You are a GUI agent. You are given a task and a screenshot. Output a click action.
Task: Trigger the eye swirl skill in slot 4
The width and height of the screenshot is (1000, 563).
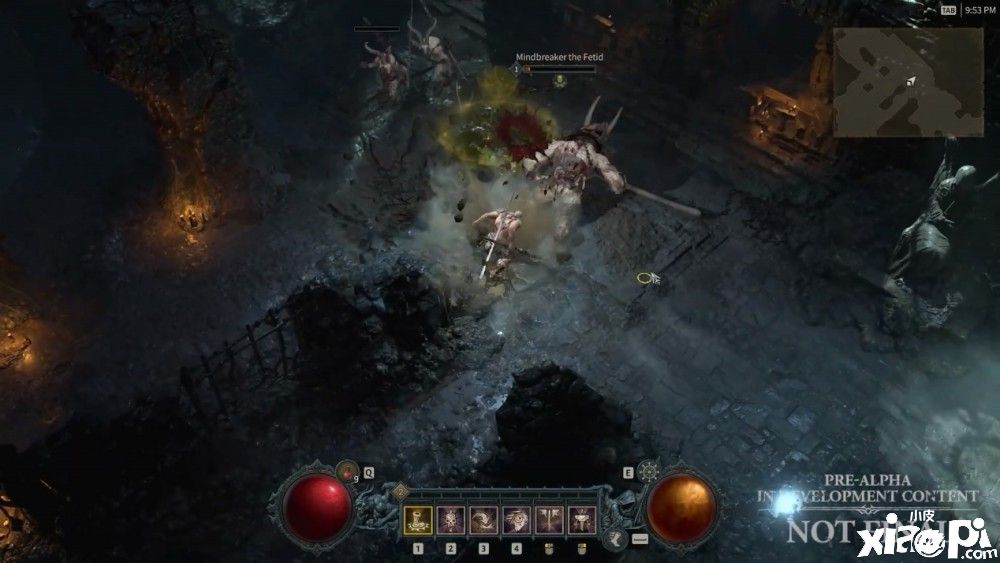pyautogui.click(x=516, y=519)
